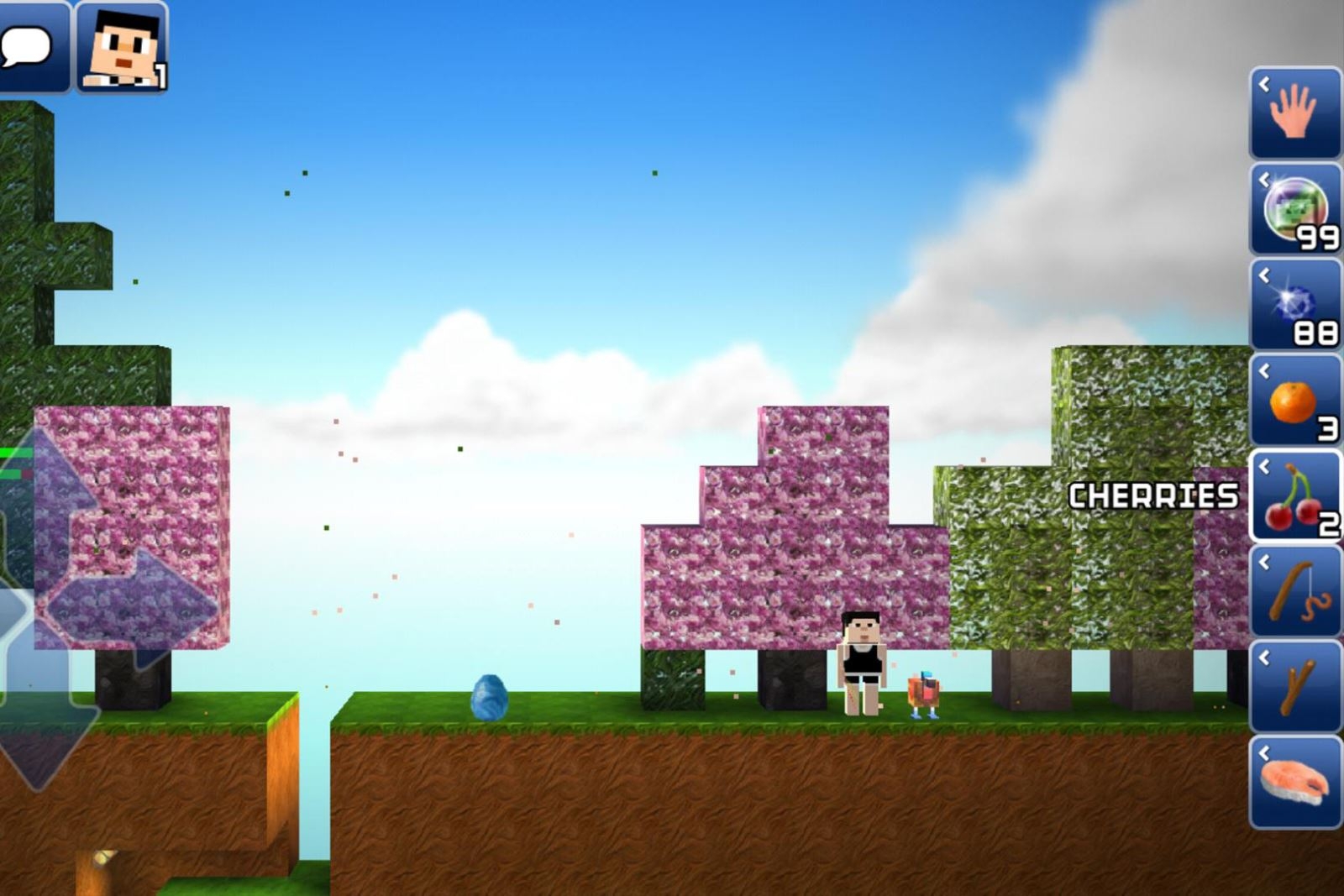The height and width of the screenshot is (896, 1344).
Task: Expand the teleport orb slot chevron
Action: click(1265, 179)
